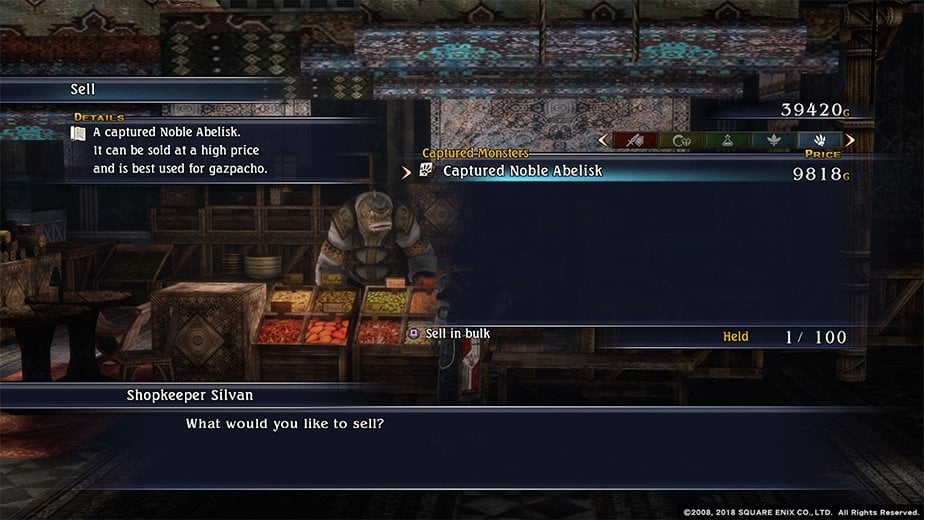925x520 pixels.
Task: Open the accessories category tab
Action: 680,141
